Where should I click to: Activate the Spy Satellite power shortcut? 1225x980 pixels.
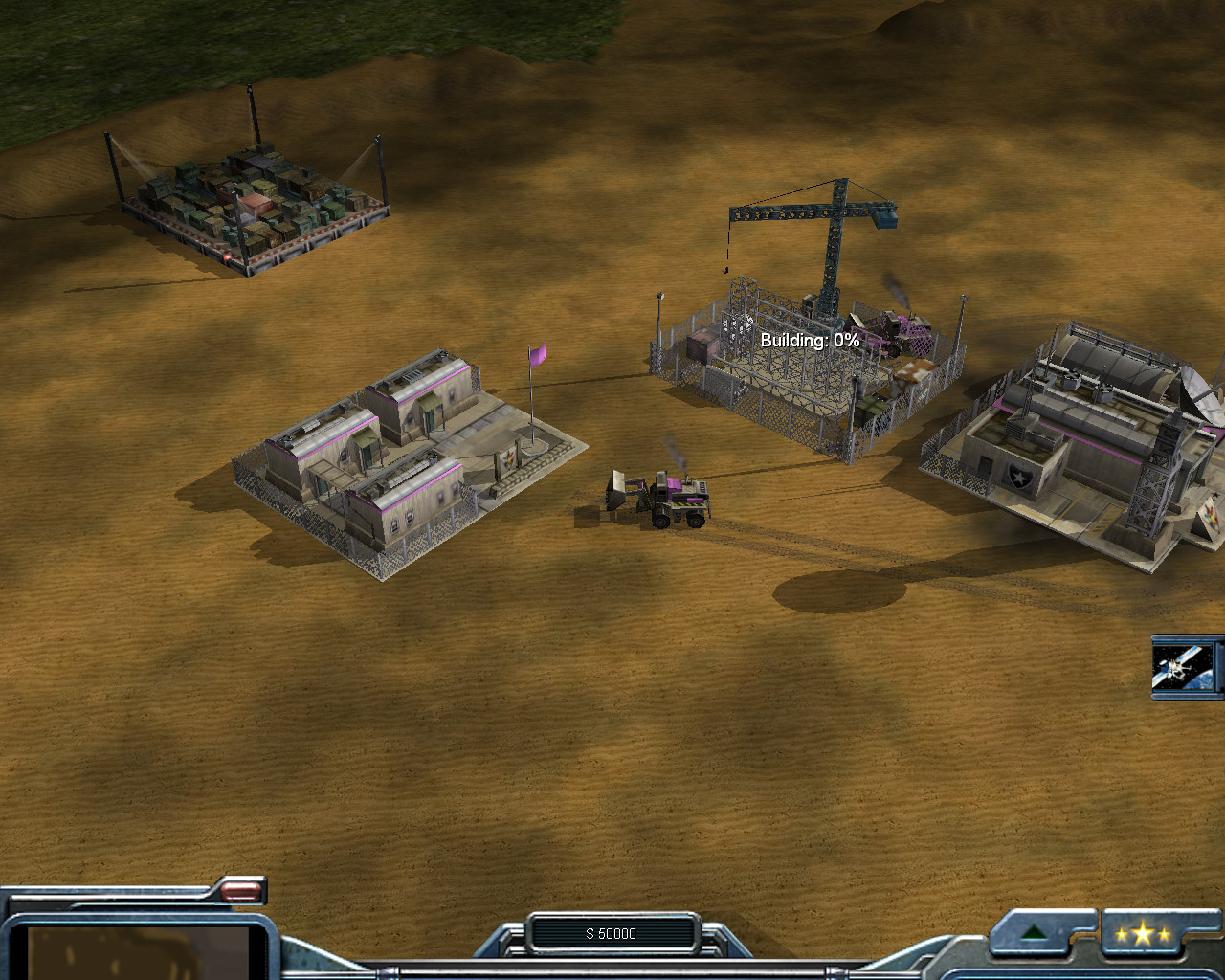(1185, 666)
